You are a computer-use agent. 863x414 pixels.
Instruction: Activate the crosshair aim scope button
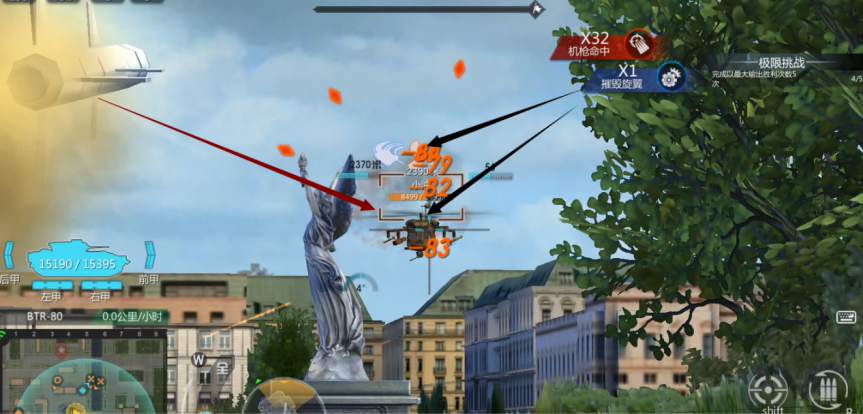pyautogui.click(x=767, y=389)
